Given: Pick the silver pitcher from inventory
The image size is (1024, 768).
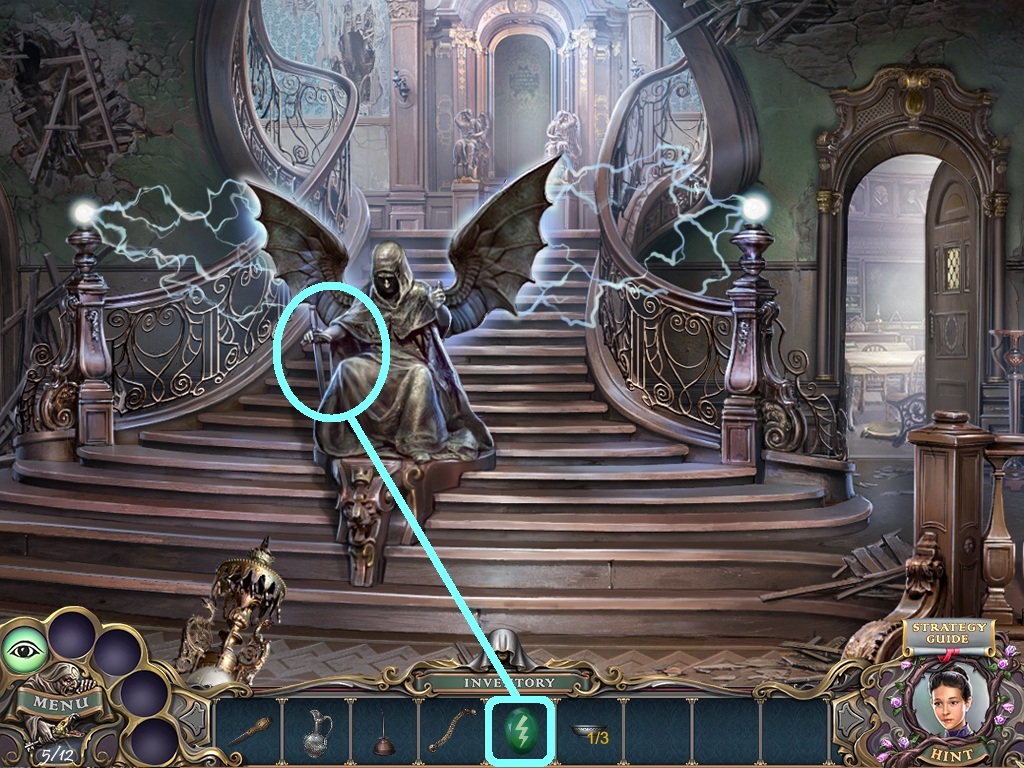Looking at the screenshot, I should (x=316, y=733).
